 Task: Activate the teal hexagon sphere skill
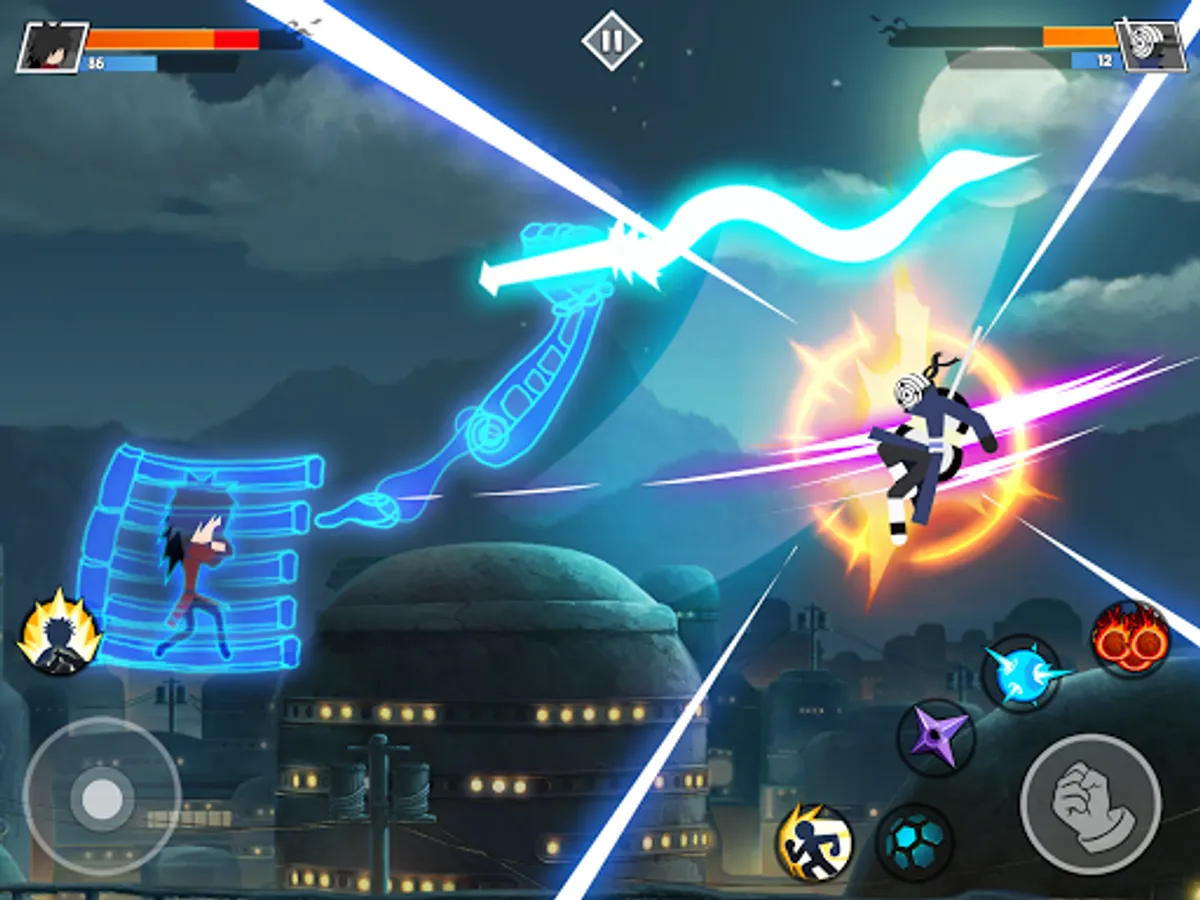(914, 842)
